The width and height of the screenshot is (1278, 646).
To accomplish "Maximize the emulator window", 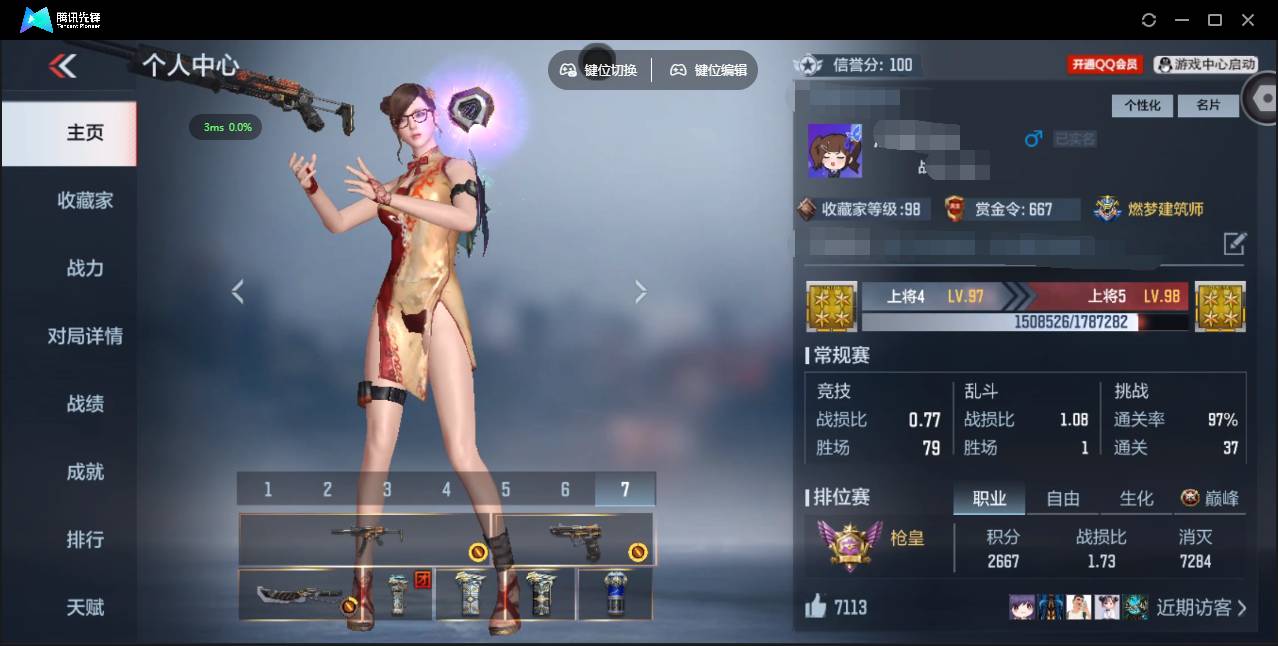I will (1215, 20).
